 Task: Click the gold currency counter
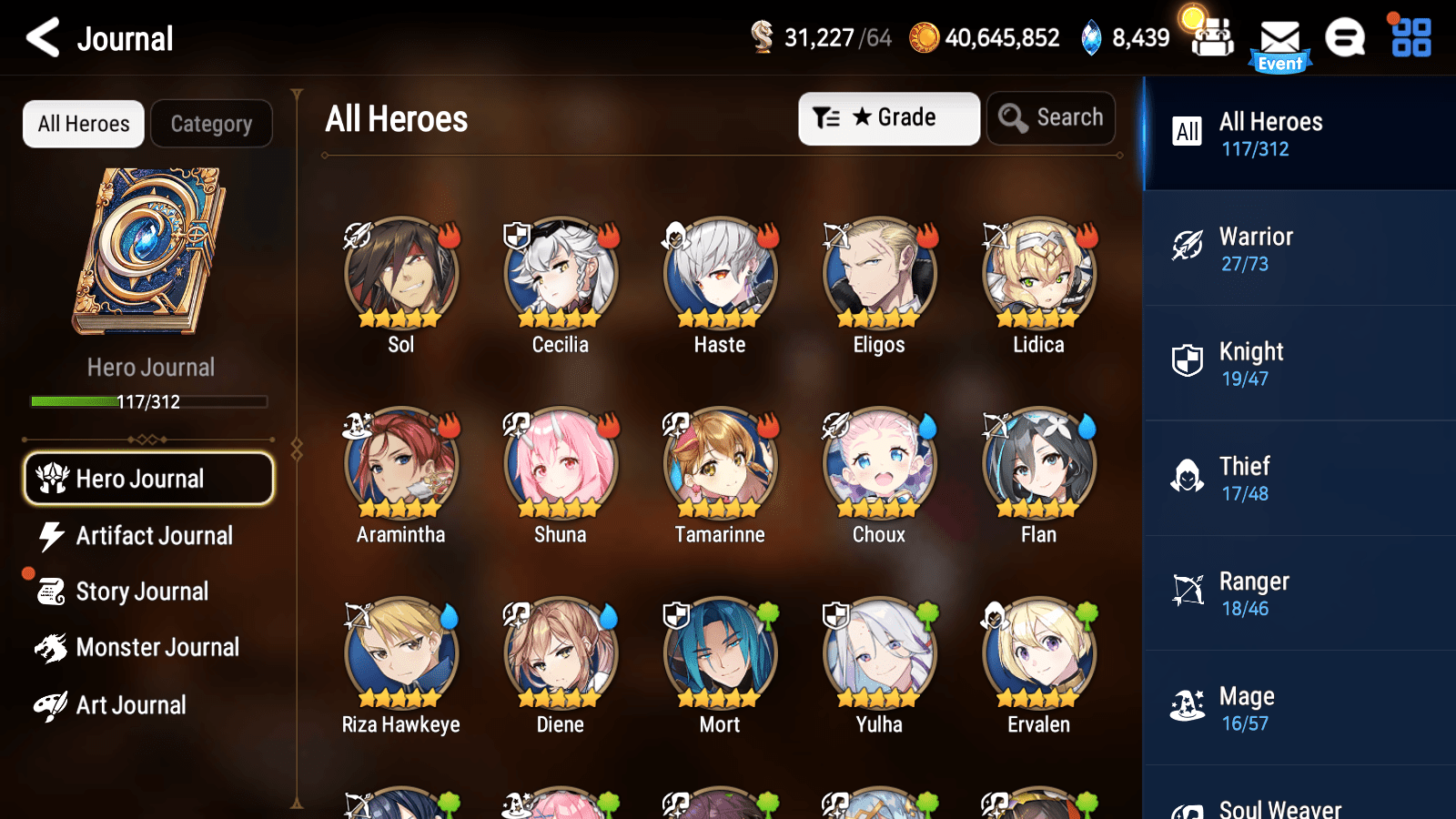(983, 38)
